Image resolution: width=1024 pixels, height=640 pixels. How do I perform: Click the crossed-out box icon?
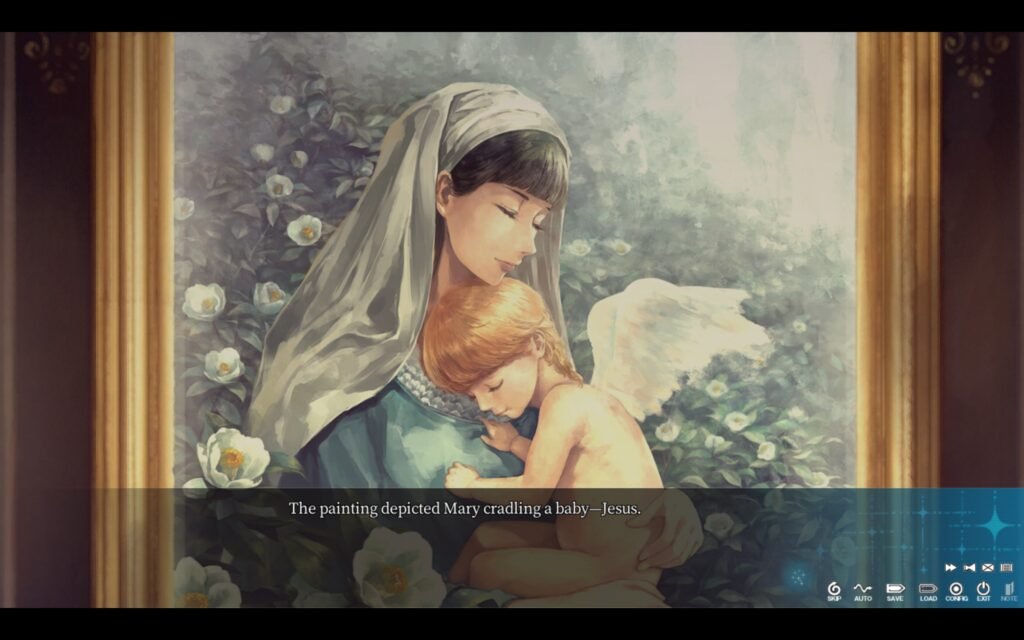987,567
